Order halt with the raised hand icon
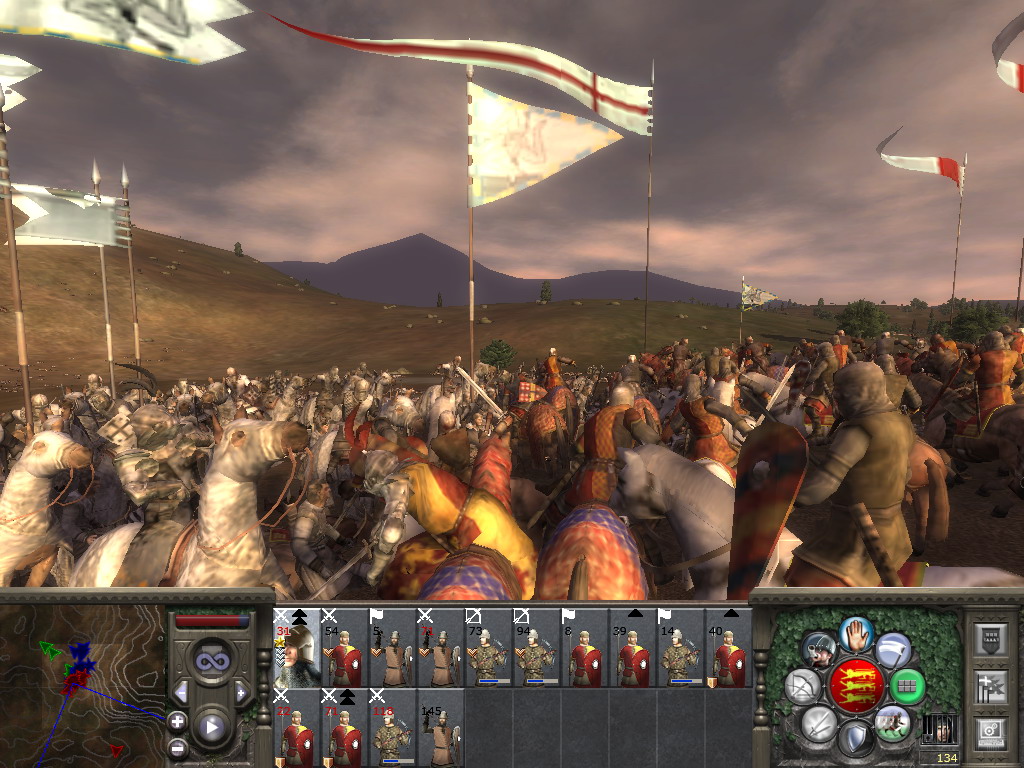Image resolution: width=1024 pixels, height=768 pixels. (856, 633)
